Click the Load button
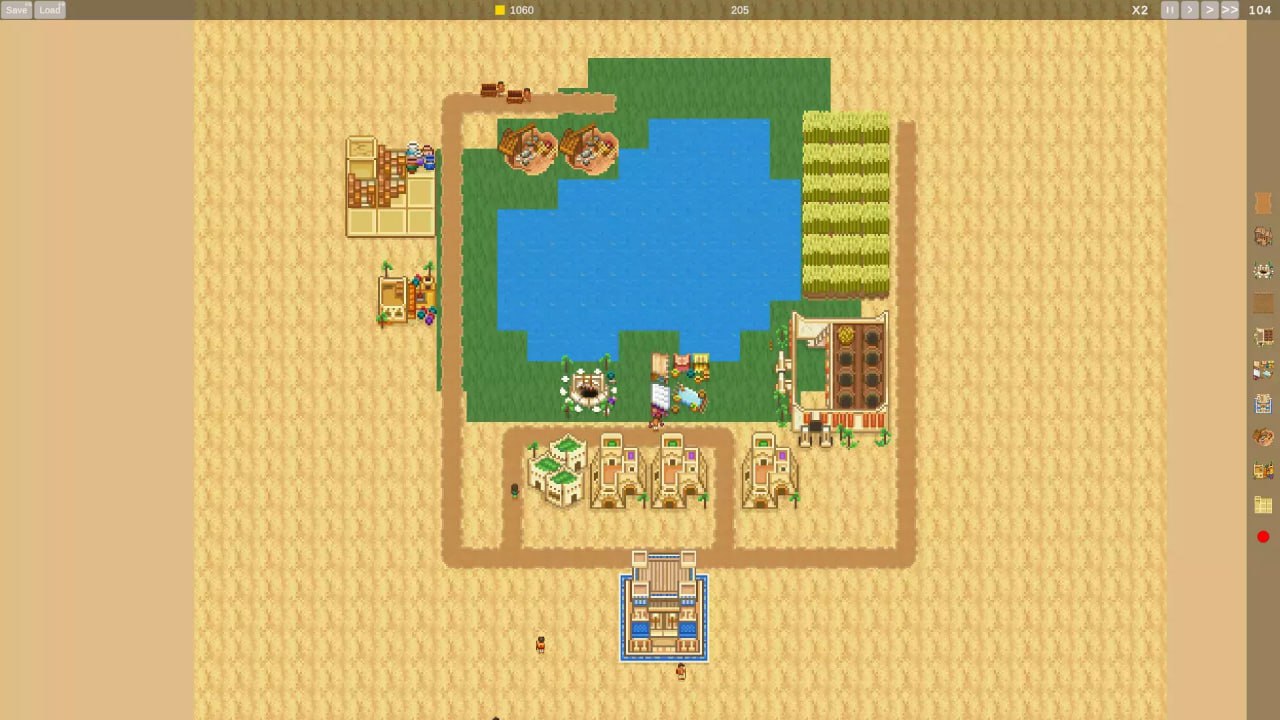1280x720 pixels. [49, 9]
